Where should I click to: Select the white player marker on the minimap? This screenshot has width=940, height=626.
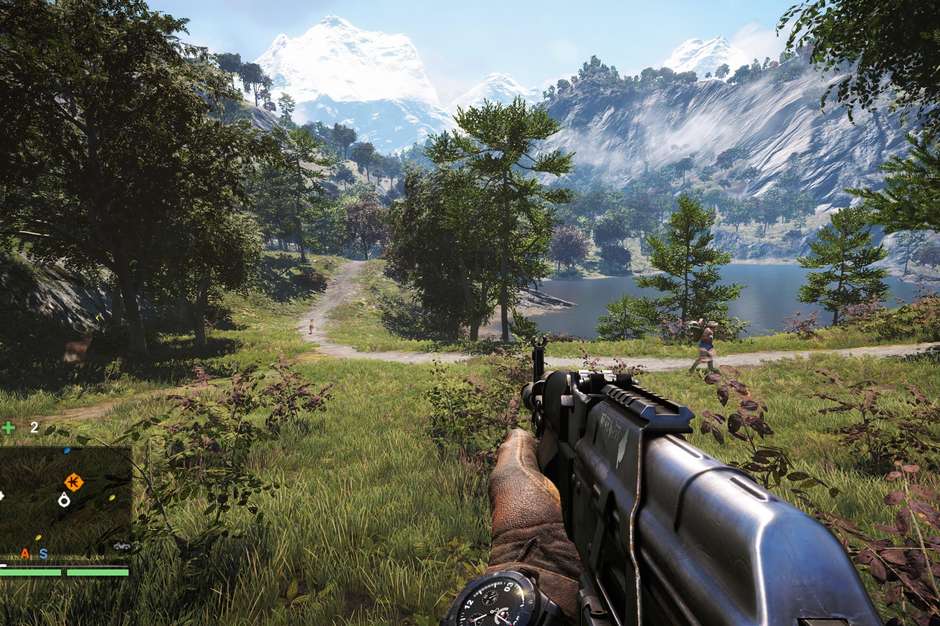64,500
